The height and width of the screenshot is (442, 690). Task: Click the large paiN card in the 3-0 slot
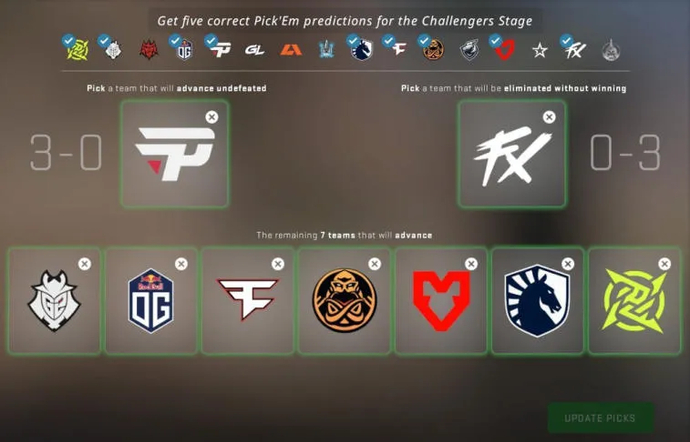coord(174,154)
